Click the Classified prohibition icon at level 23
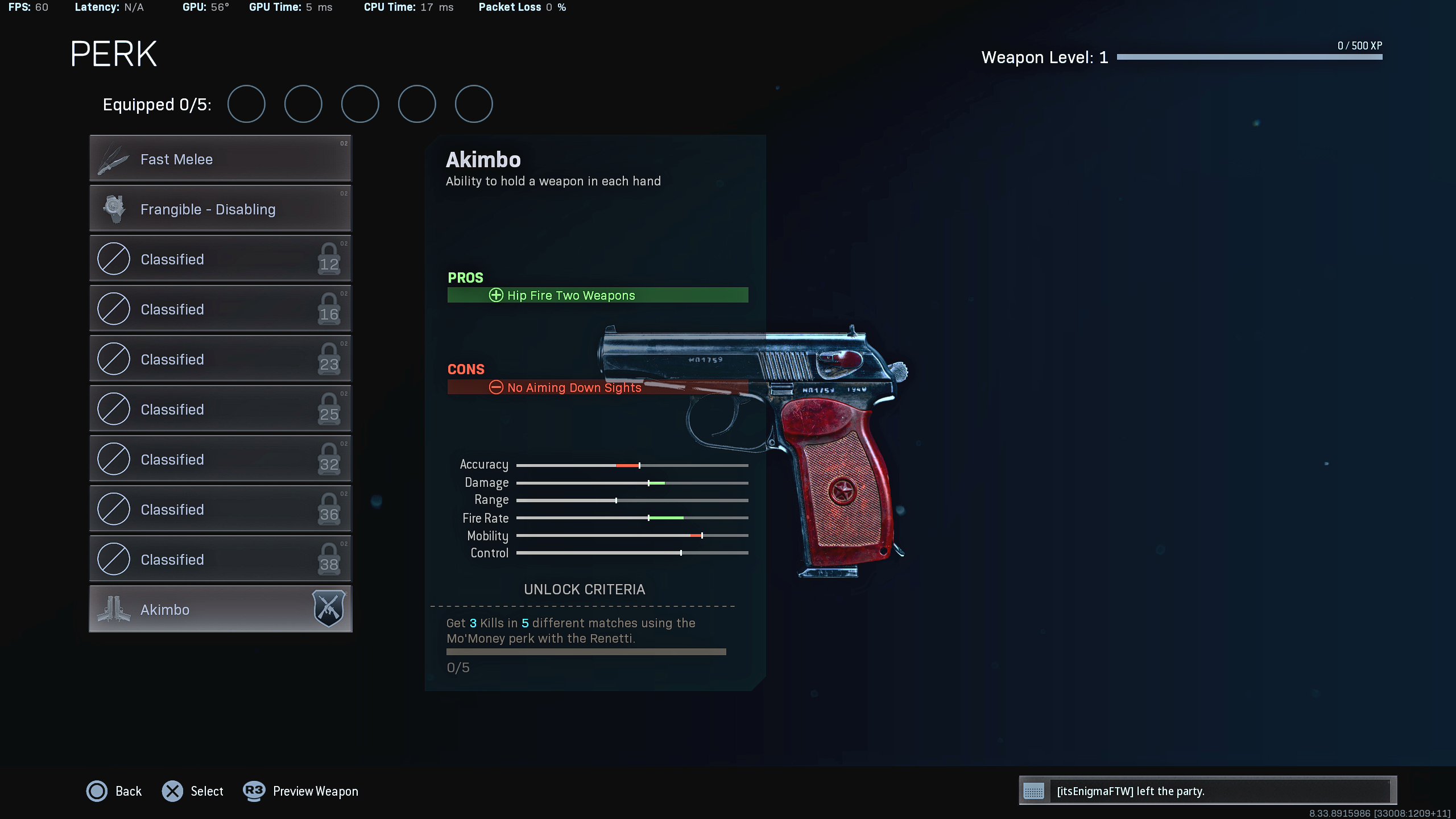Viewport: 1456px width, 819px height. 114,359
